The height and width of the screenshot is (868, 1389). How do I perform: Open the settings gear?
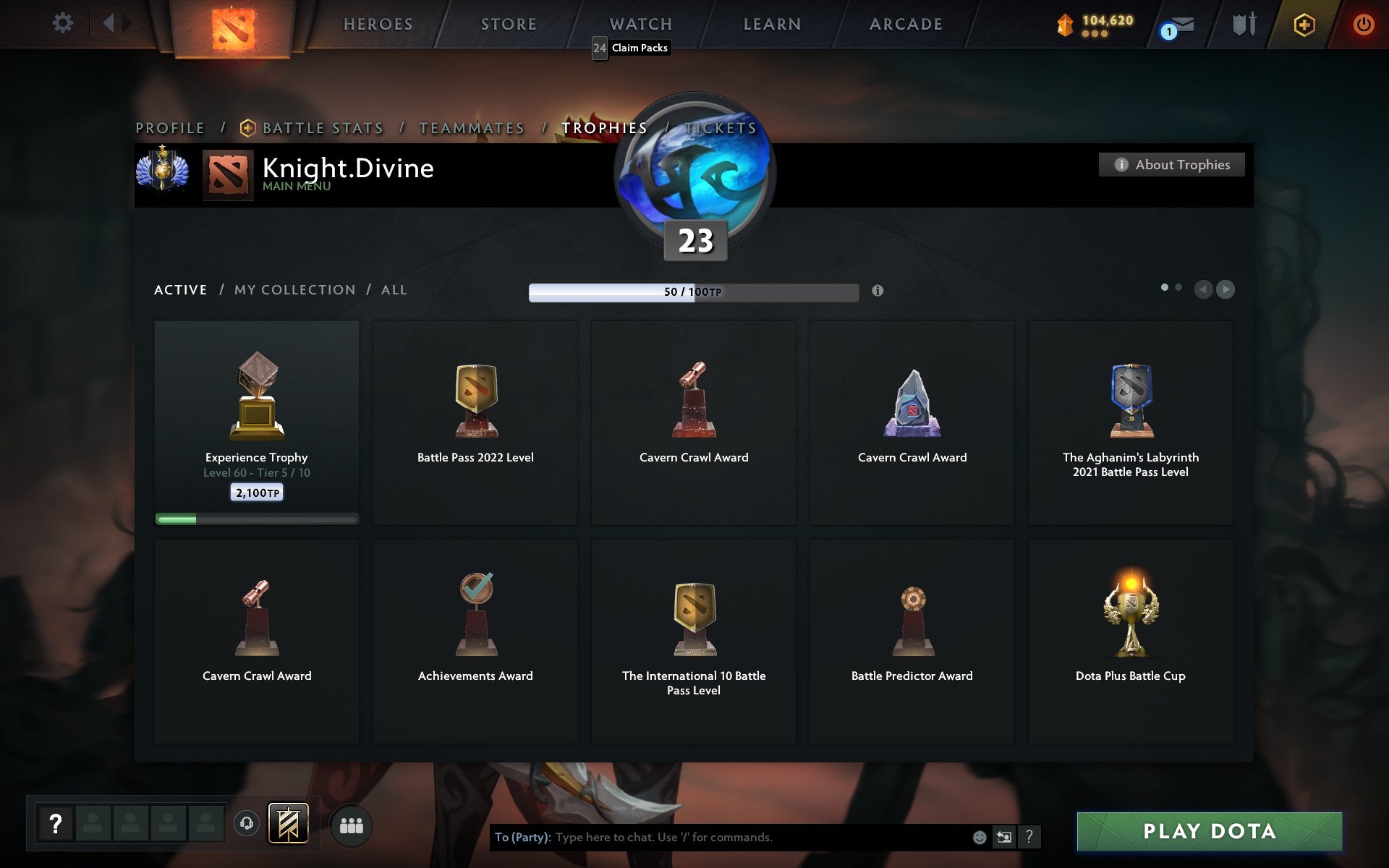(x=64, y=24)
